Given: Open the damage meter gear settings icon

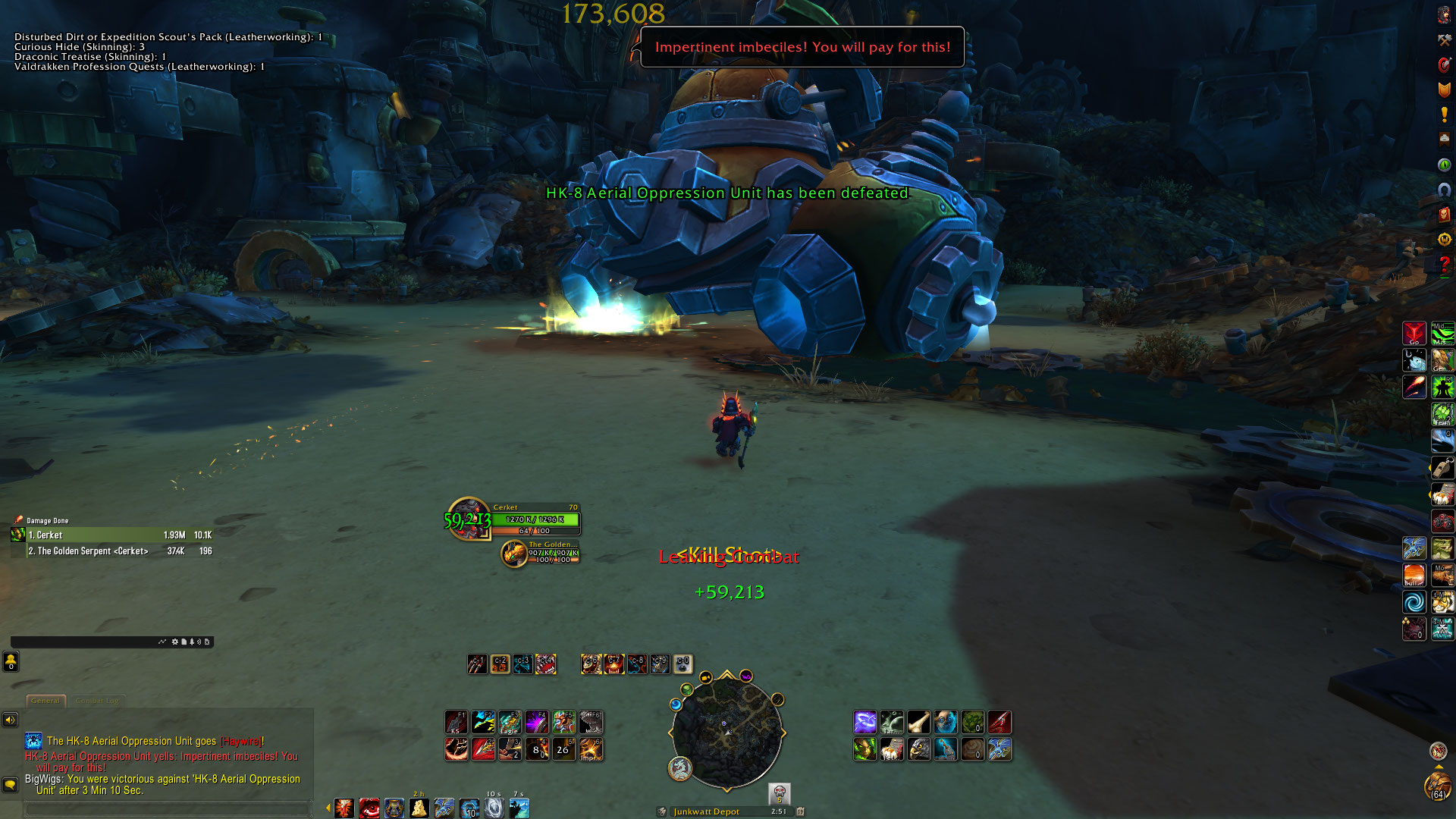Looking at the screenshot, I should (x=175, y=642).
